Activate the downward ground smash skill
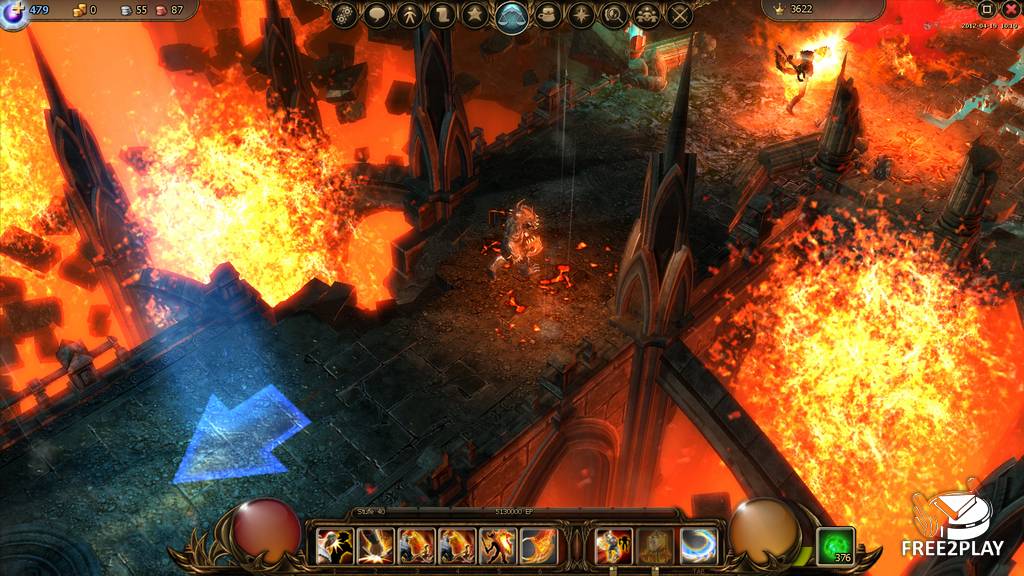 [375, 545]
